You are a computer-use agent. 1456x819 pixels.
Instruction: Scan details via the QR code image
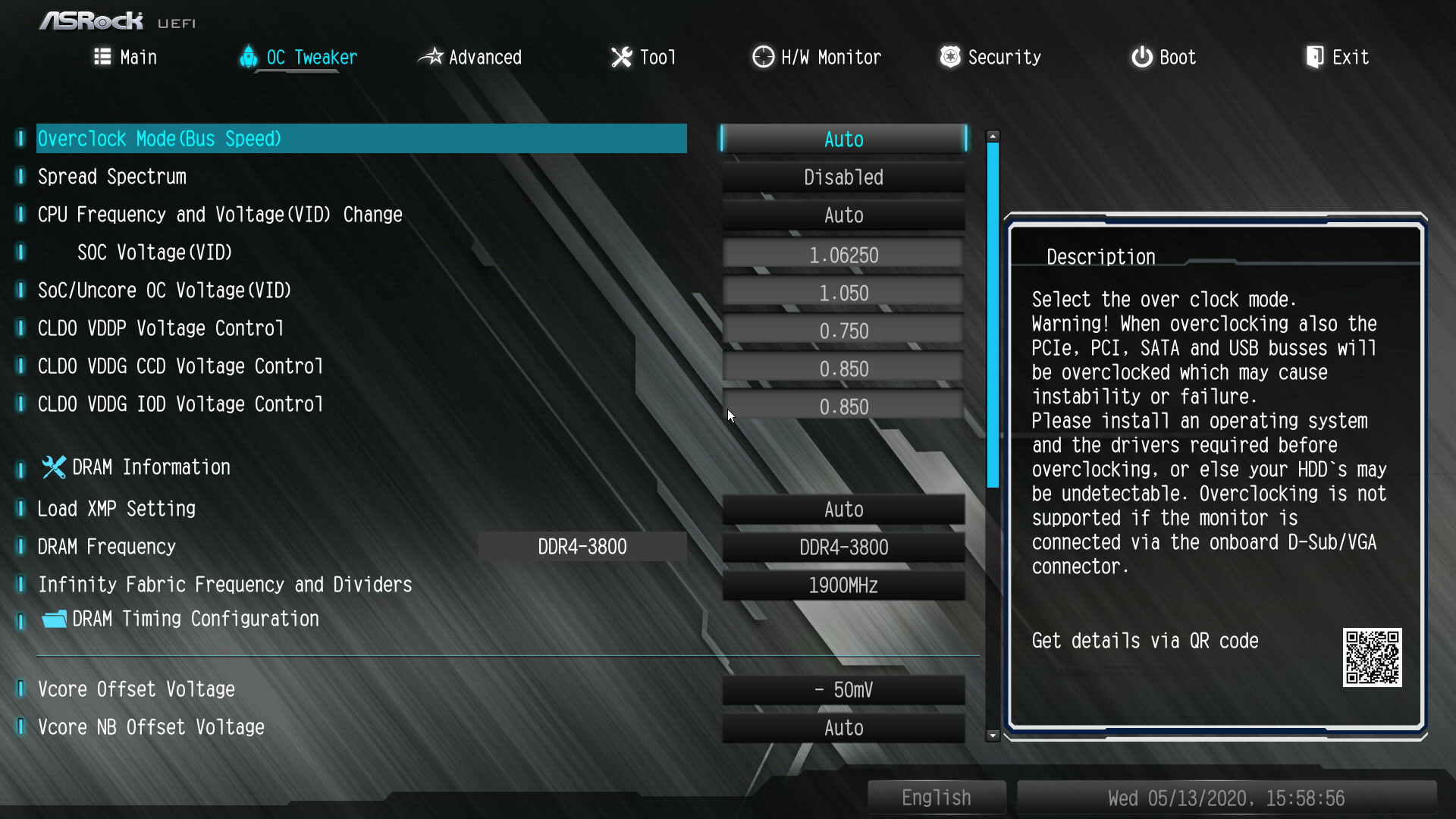point(1373,658)
